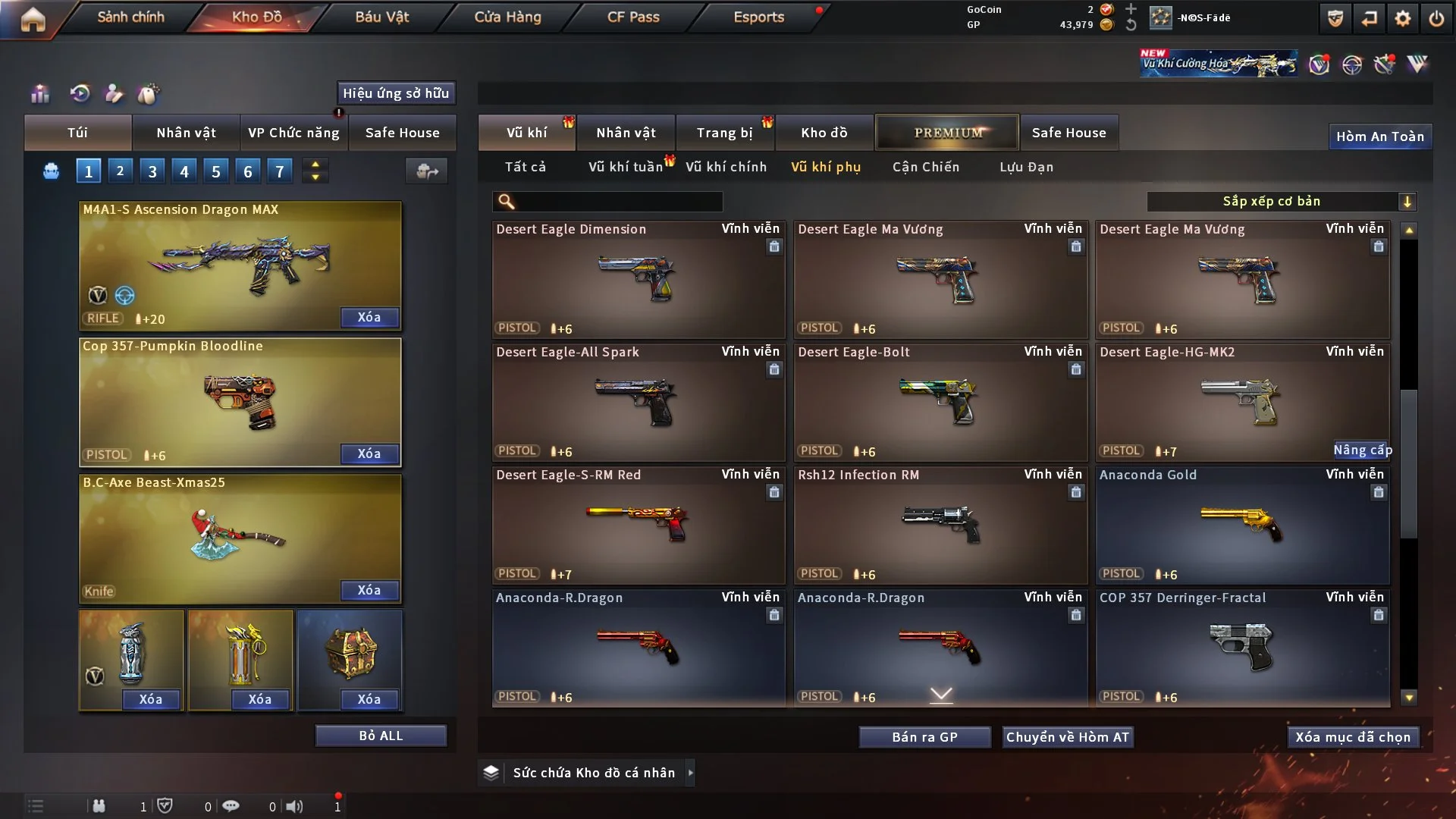The height and width of the screenshot is (819, 1456).
Task: Click the weapon search field
Action: click(618, 201)
